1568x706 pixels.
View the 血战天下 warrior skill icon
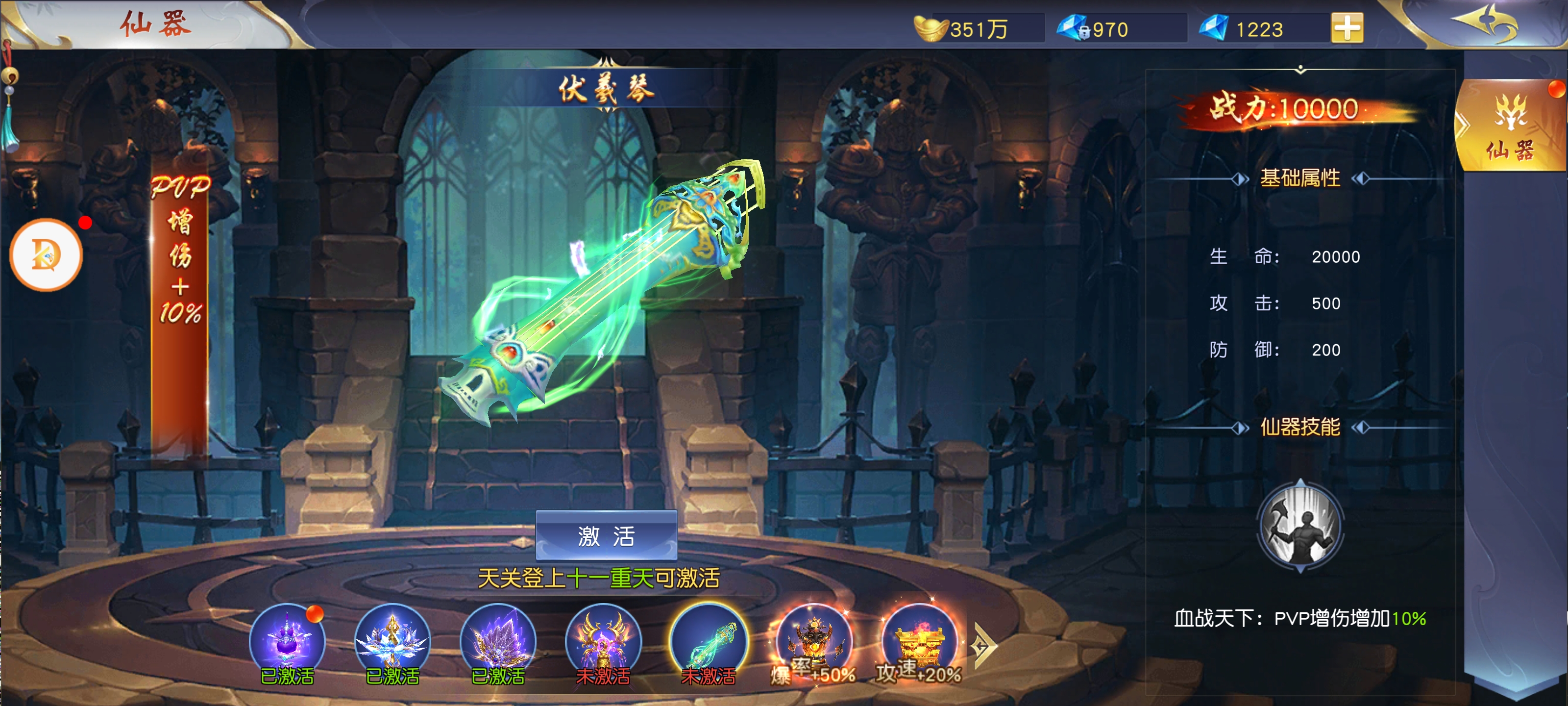click(1299, 526)
